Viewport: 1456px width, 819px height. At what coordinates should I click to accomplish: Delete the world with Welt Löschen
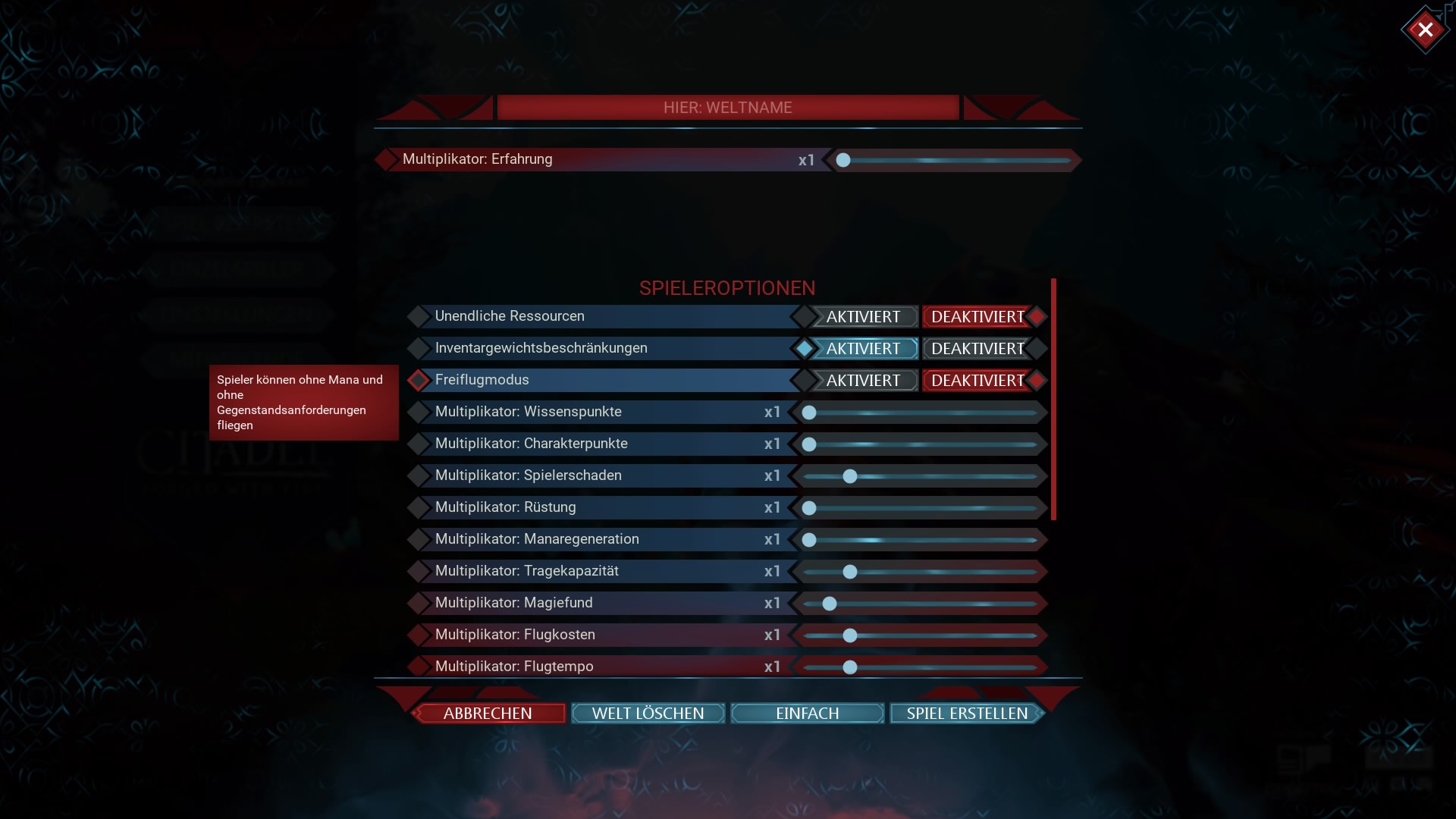(x=648, y=714)
